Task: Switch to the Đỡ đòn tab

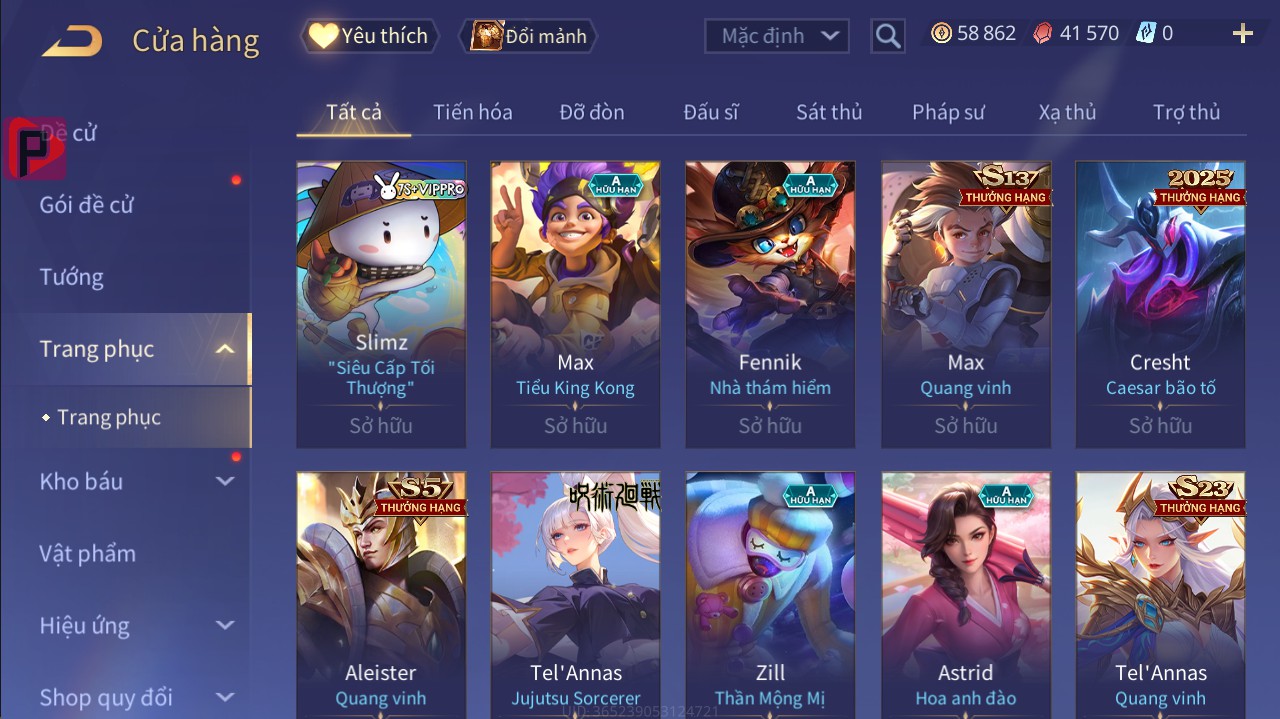Action: [592, 112]
